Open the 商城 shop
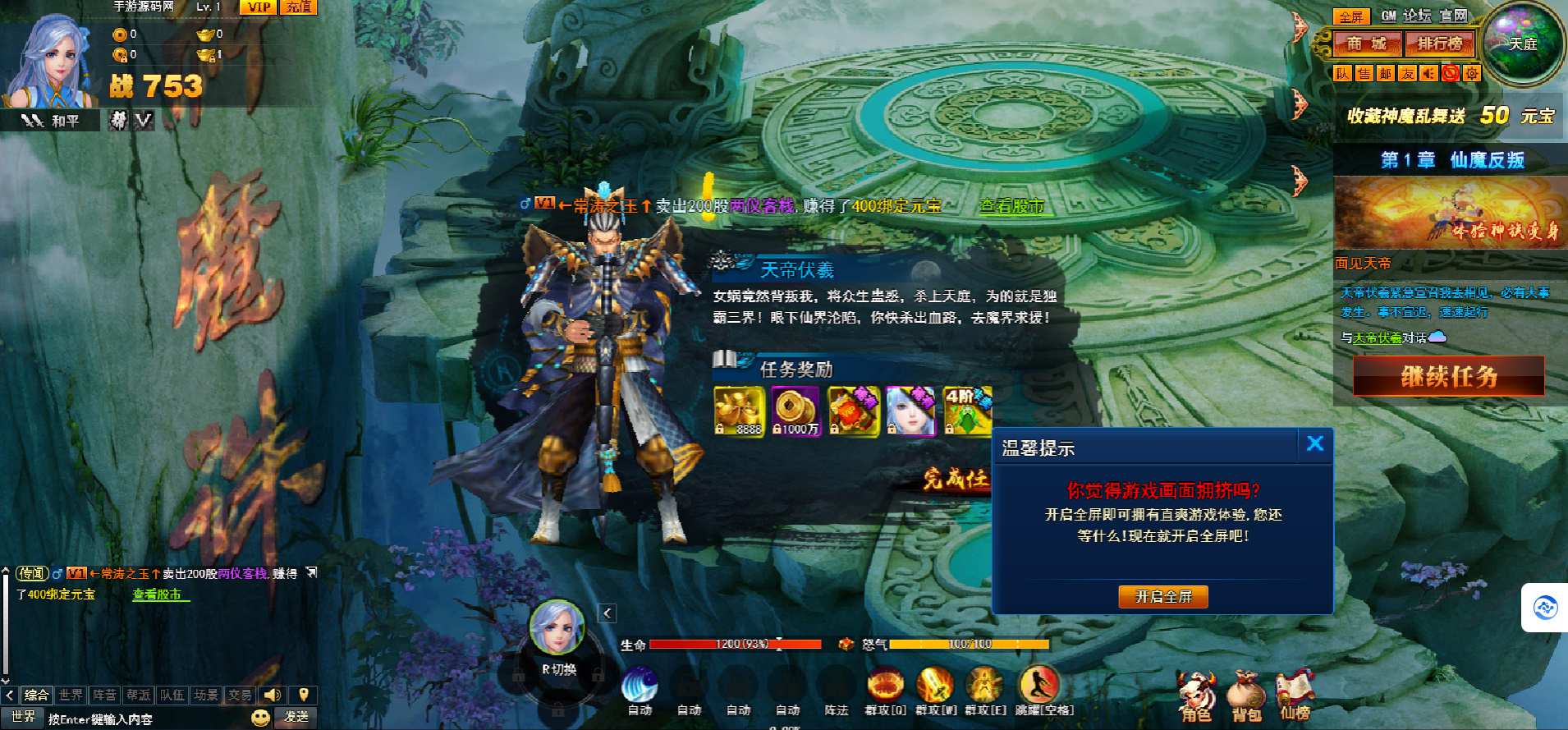Screen dimensions: 1568x730 coord(1366,44)
